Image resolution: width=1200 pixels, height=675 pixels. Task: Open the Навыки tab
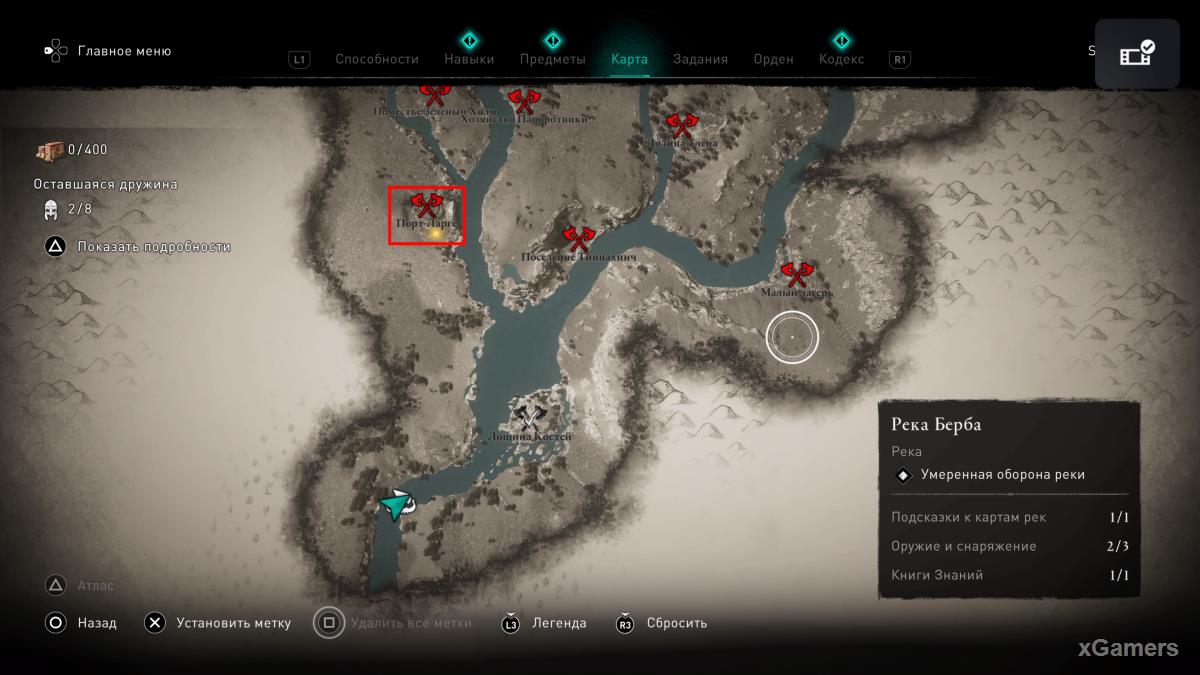pos(469,59)
